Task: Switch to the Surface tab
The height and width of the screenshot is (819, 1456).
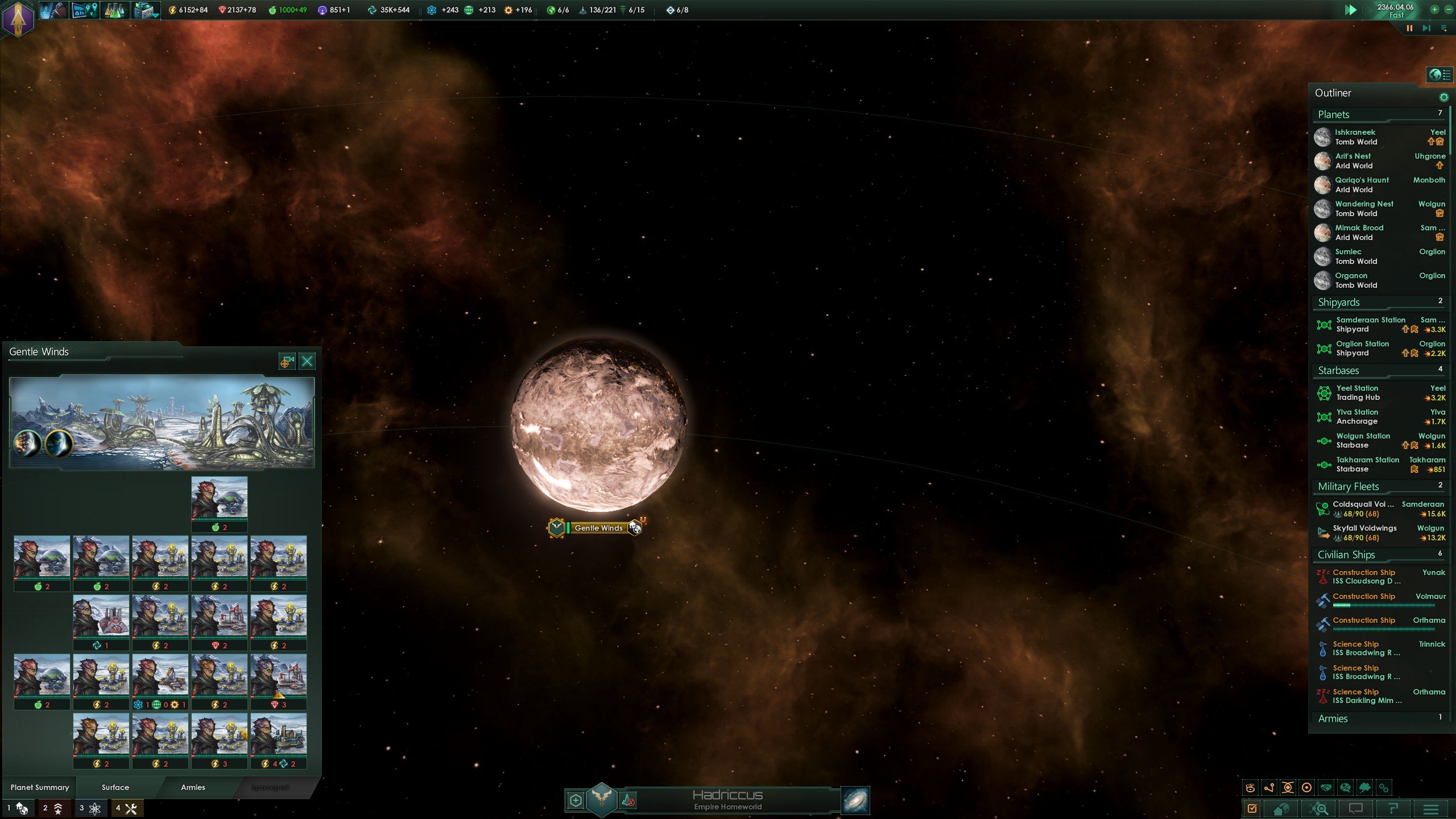Action: pos(115,787)
